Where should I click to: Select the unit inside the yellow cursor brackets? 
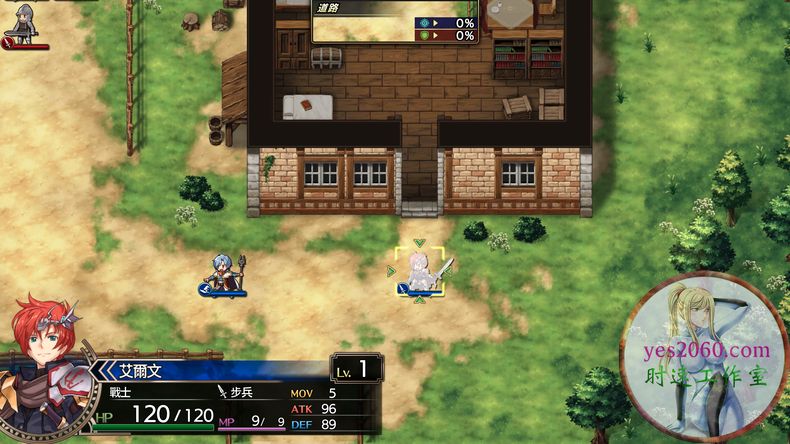click(419, 271)
